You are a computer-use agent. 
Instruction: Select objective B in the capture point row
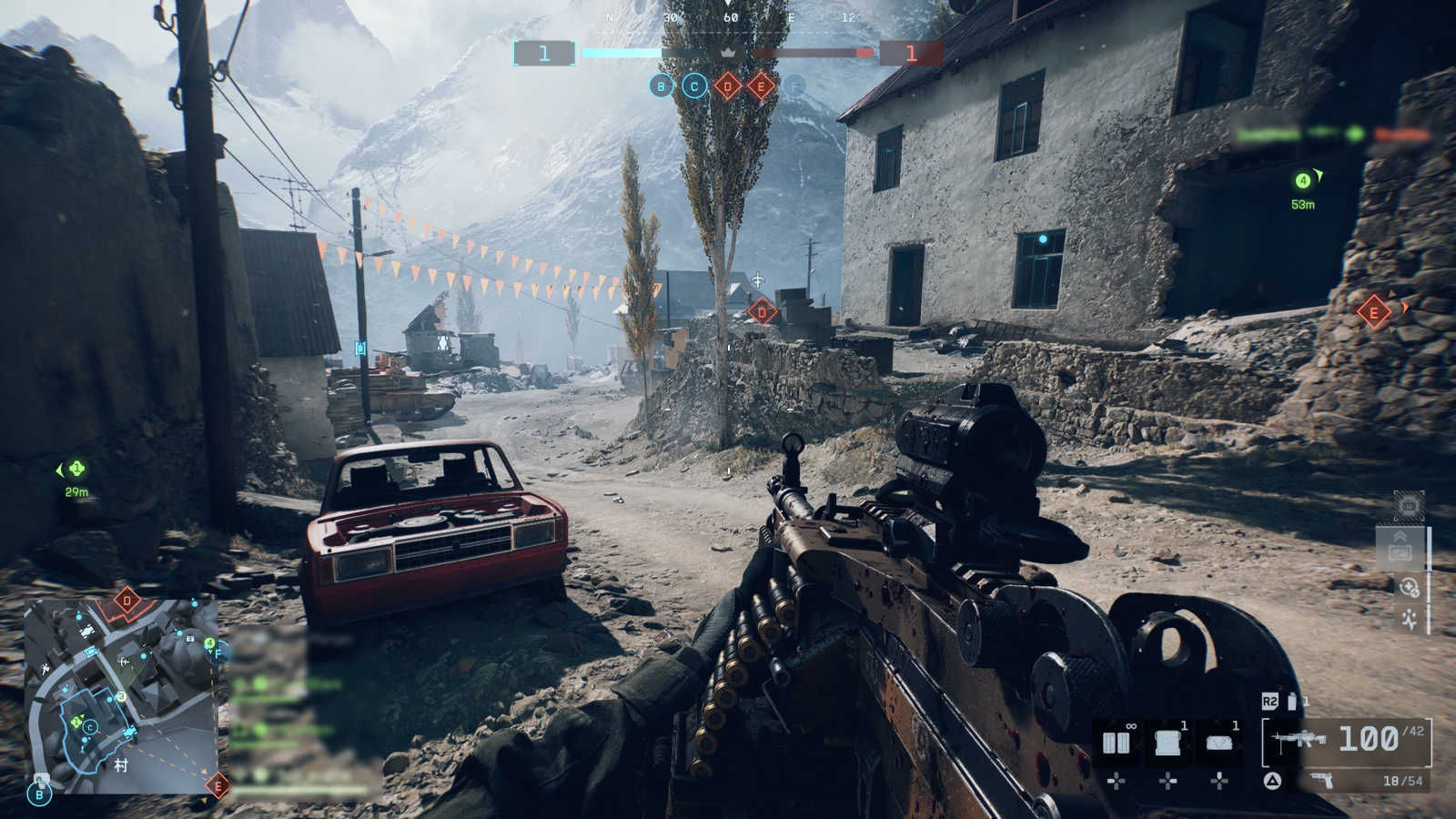662,86
